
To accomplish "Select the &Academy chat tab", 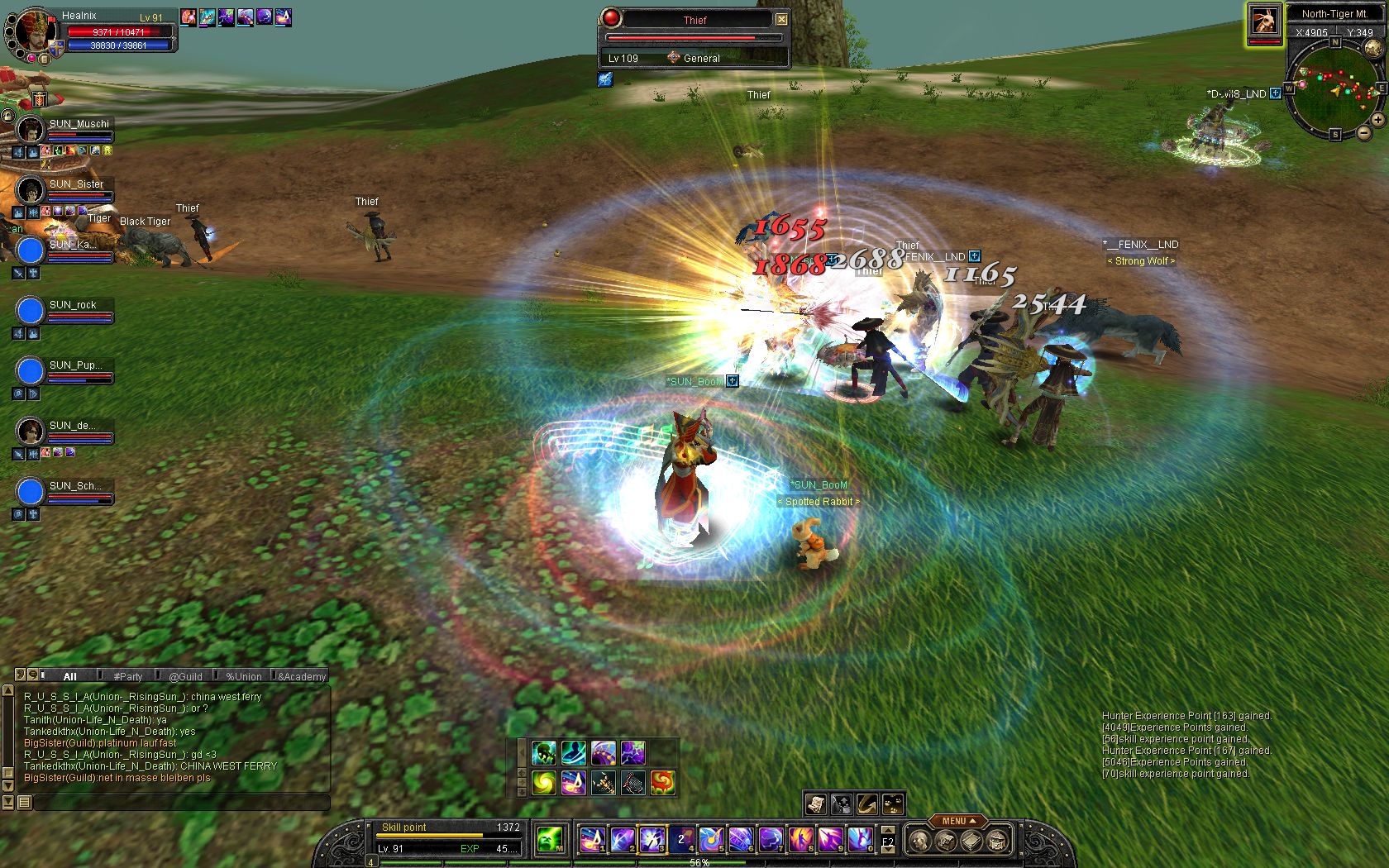I will (302, 676).
